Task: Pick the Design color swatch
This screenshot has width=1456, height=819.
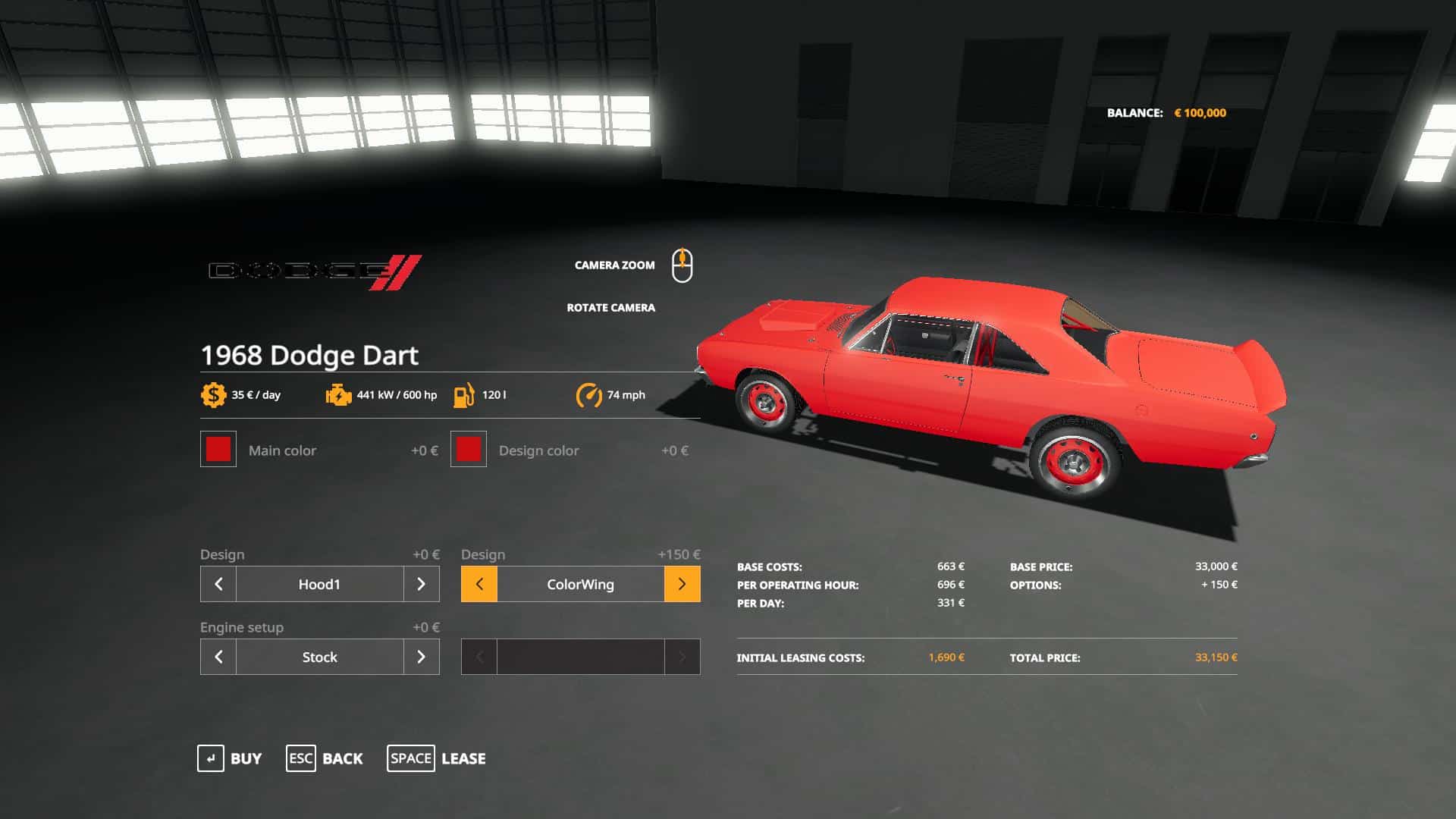Action: click(x=469, y=450)
